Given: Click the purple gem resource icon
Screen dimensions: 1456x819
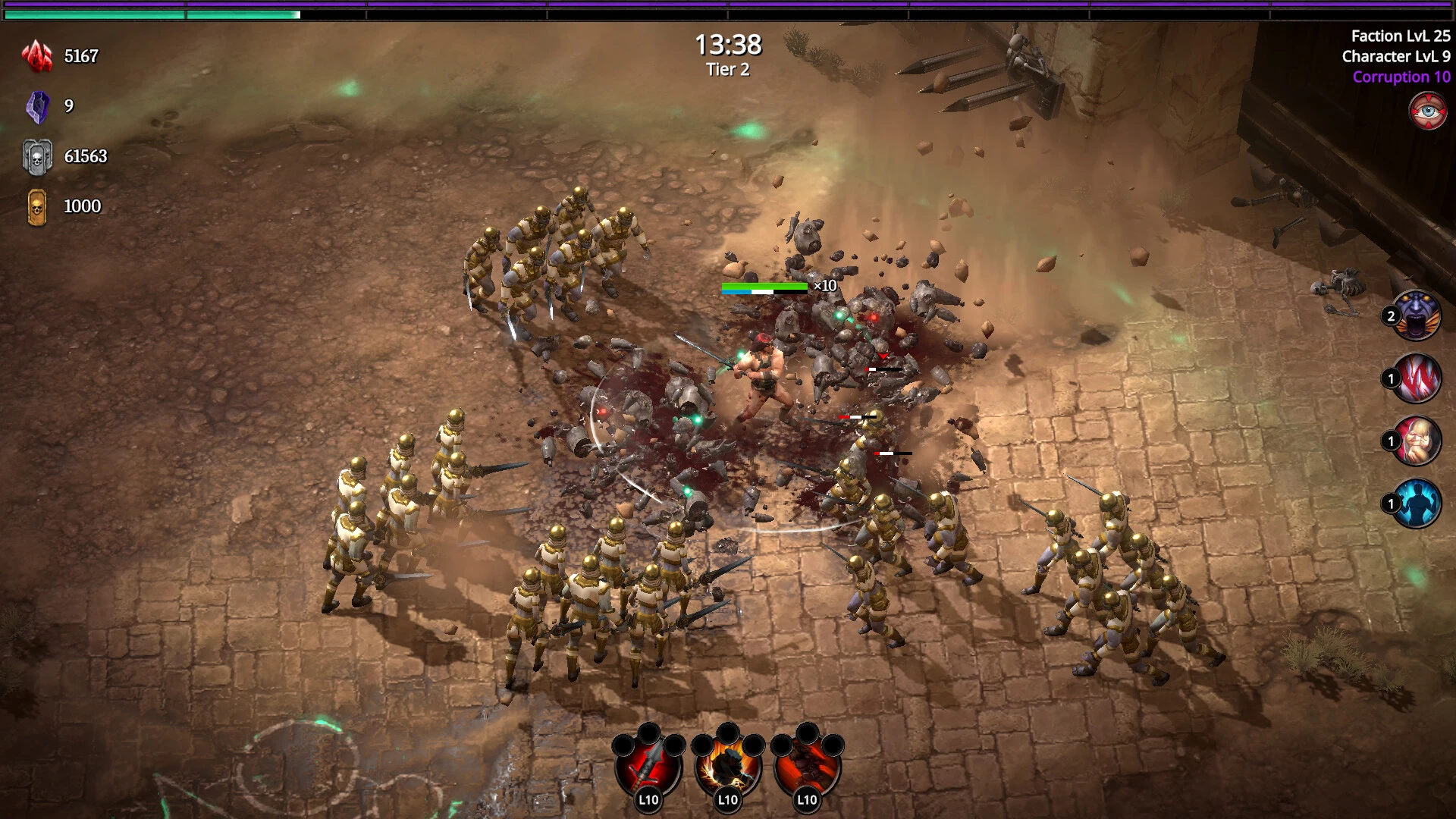Looking at the screenshot, I should (36, 105).
